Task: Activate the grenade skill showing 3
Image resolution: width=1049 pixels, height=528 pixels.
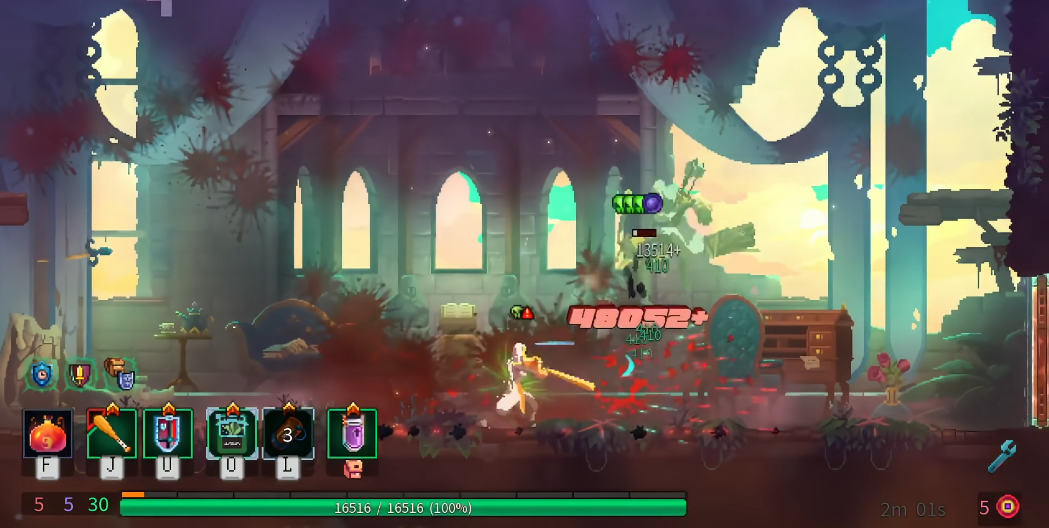Action: [288, 434]
